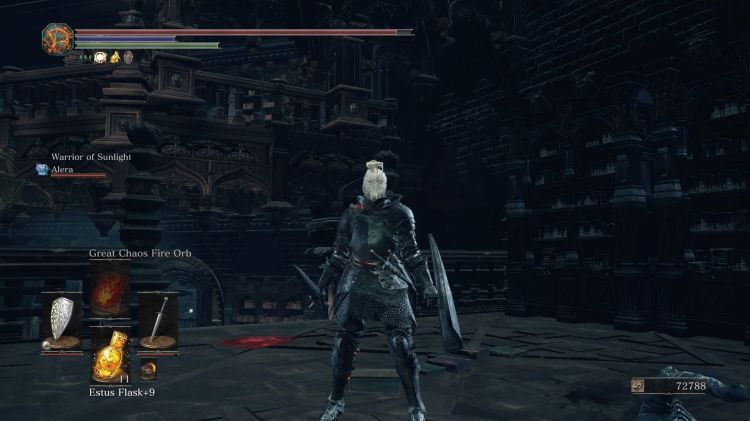The height and width of the screenshot is (421, 750).
Task: Click the golden flame buff status icon
Action: 114,57
